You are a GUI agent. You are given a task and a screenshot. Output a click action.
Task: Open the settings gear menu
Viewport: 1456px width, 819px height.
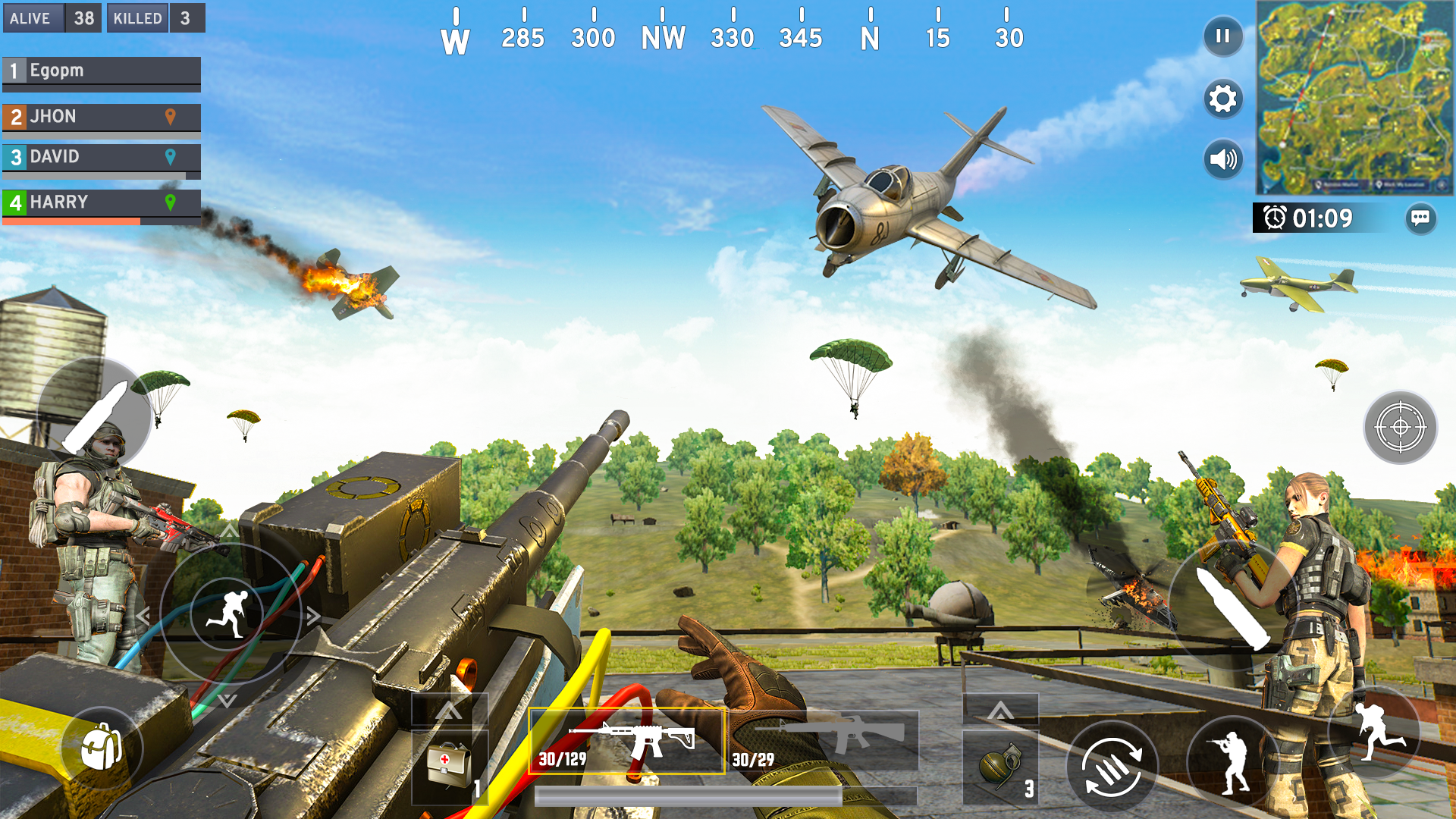(x=1222, y=99)
